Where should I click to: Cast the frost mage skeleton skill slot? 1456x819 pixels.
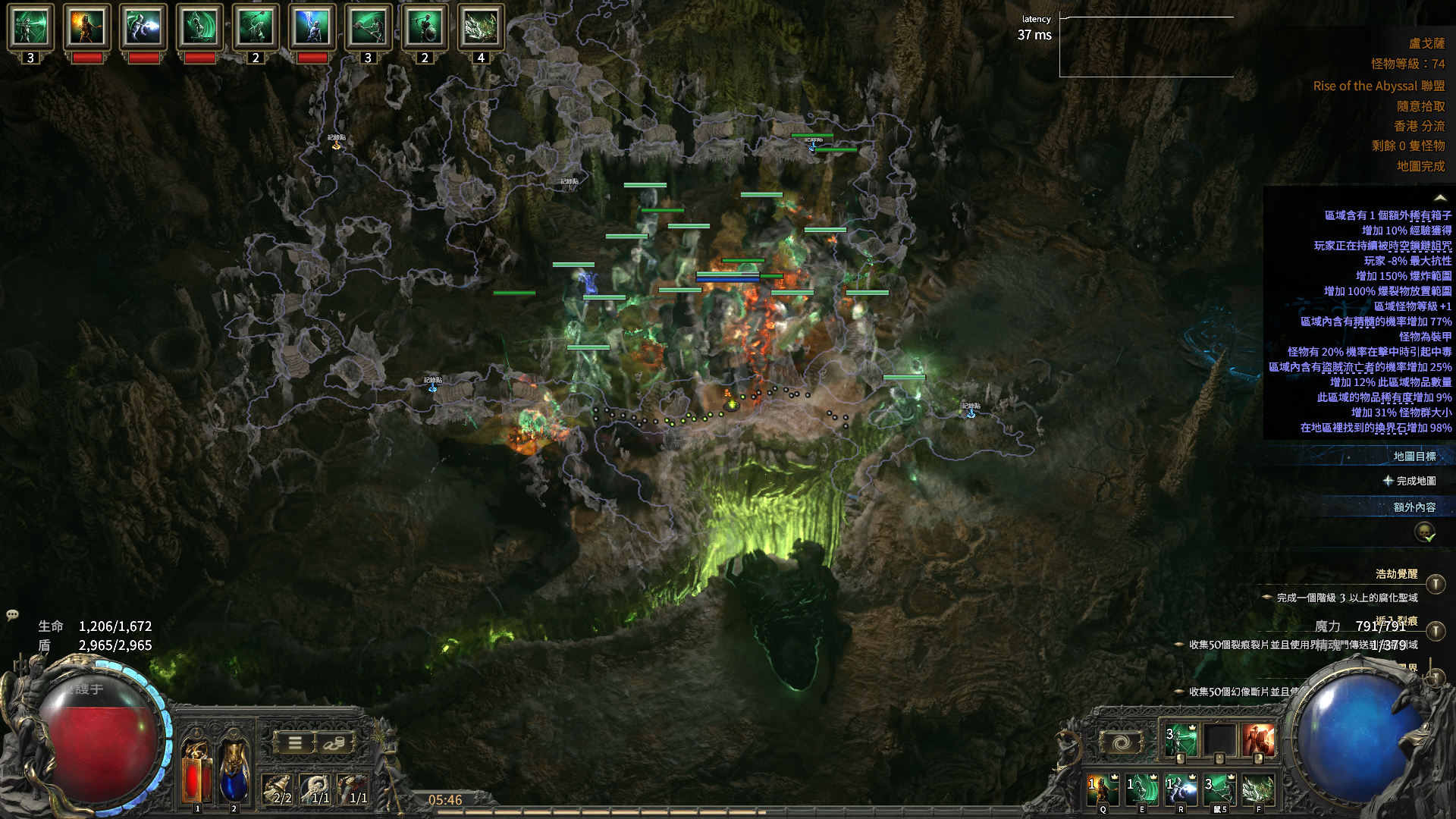coord(1180,789)
